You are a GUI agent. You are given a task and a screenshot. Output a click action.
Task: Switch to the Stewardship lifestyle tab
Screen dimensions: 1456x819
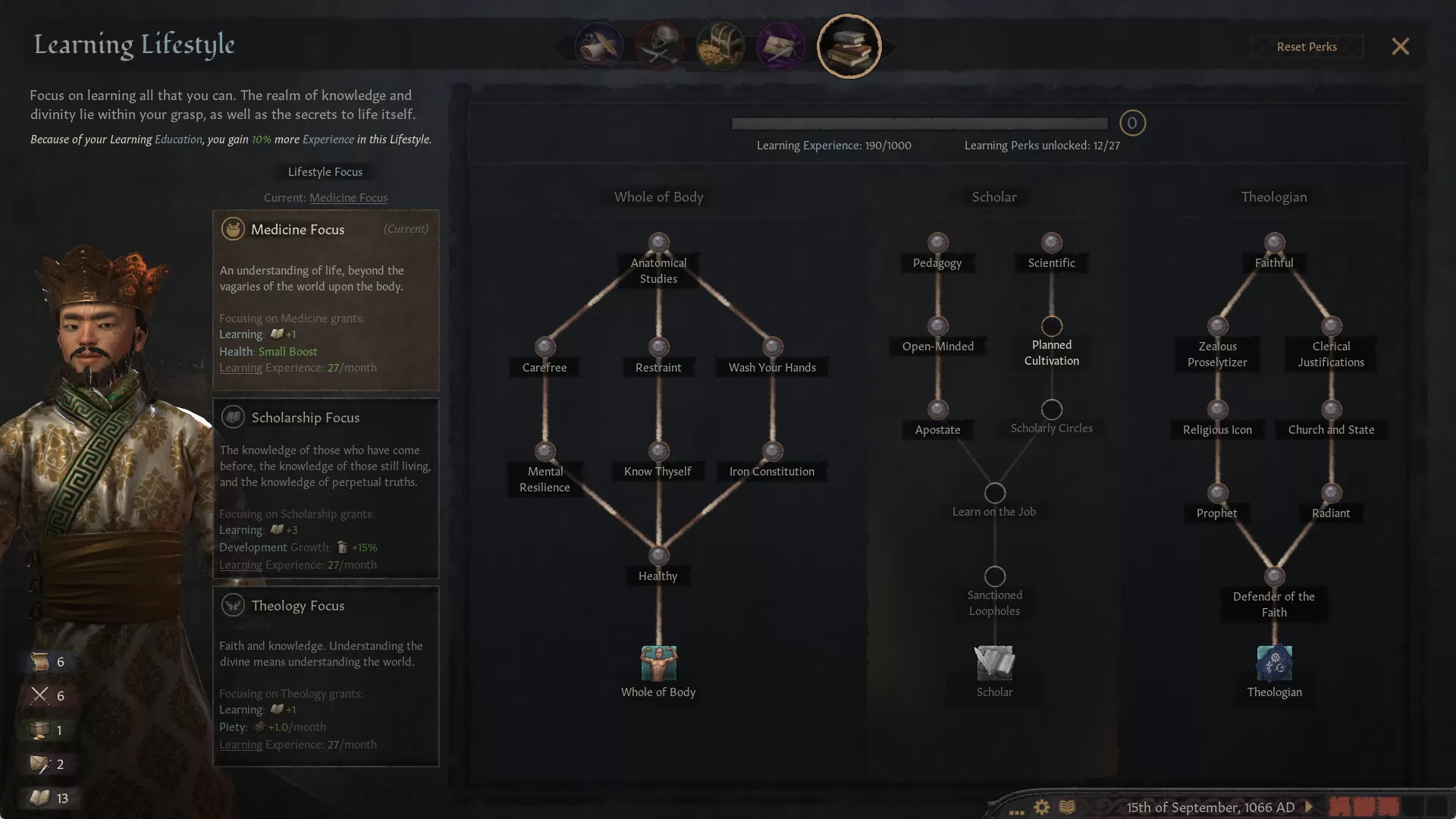[720, 45]
